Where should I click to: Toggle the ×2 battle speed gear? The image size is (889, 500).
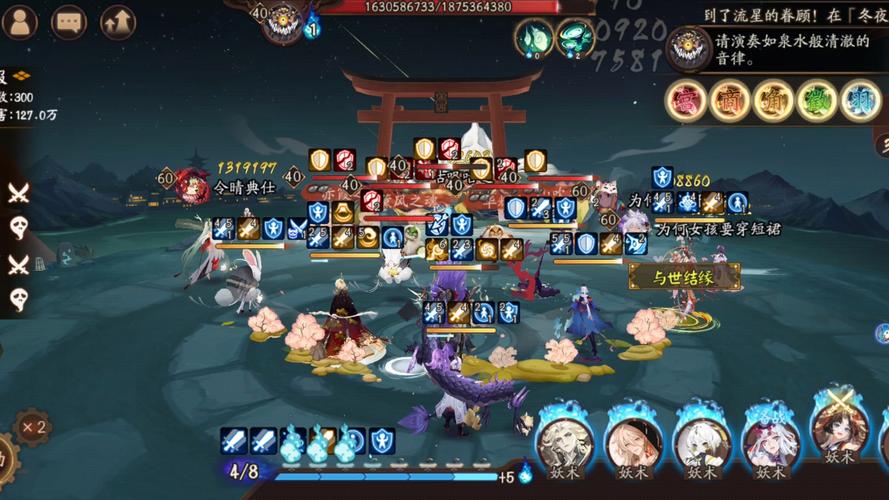click(x=32, y=427)
